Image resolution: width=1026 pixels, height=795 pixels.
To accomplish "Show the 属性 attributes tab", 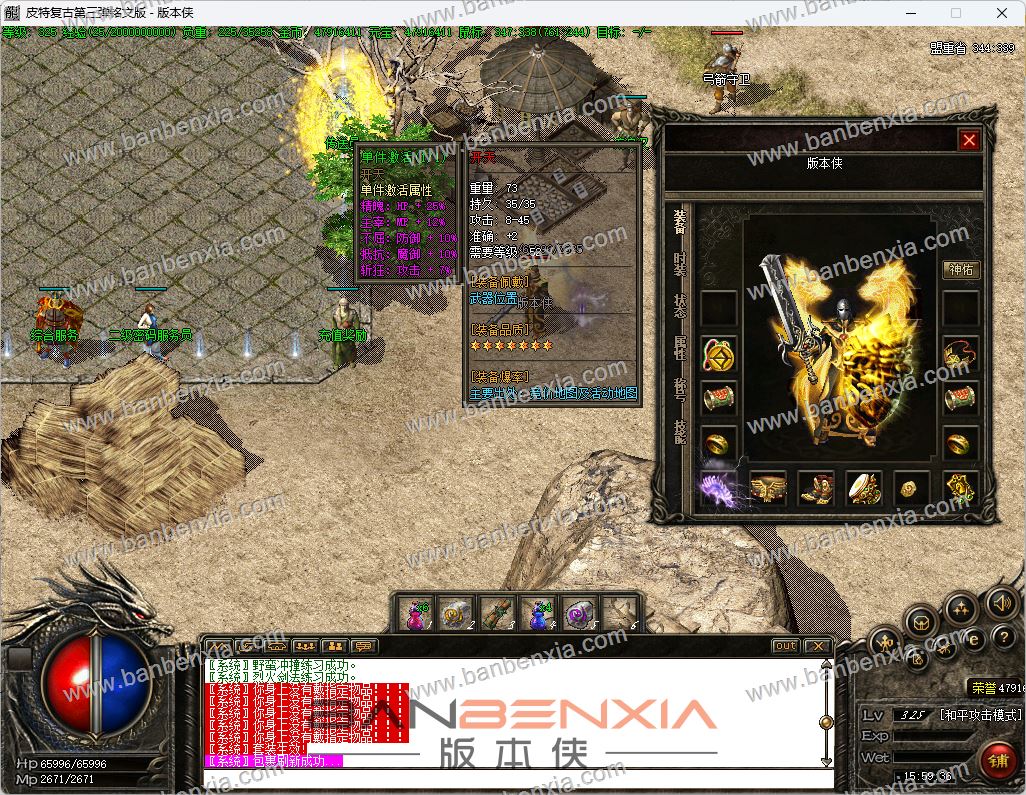I will pos(680,346).
